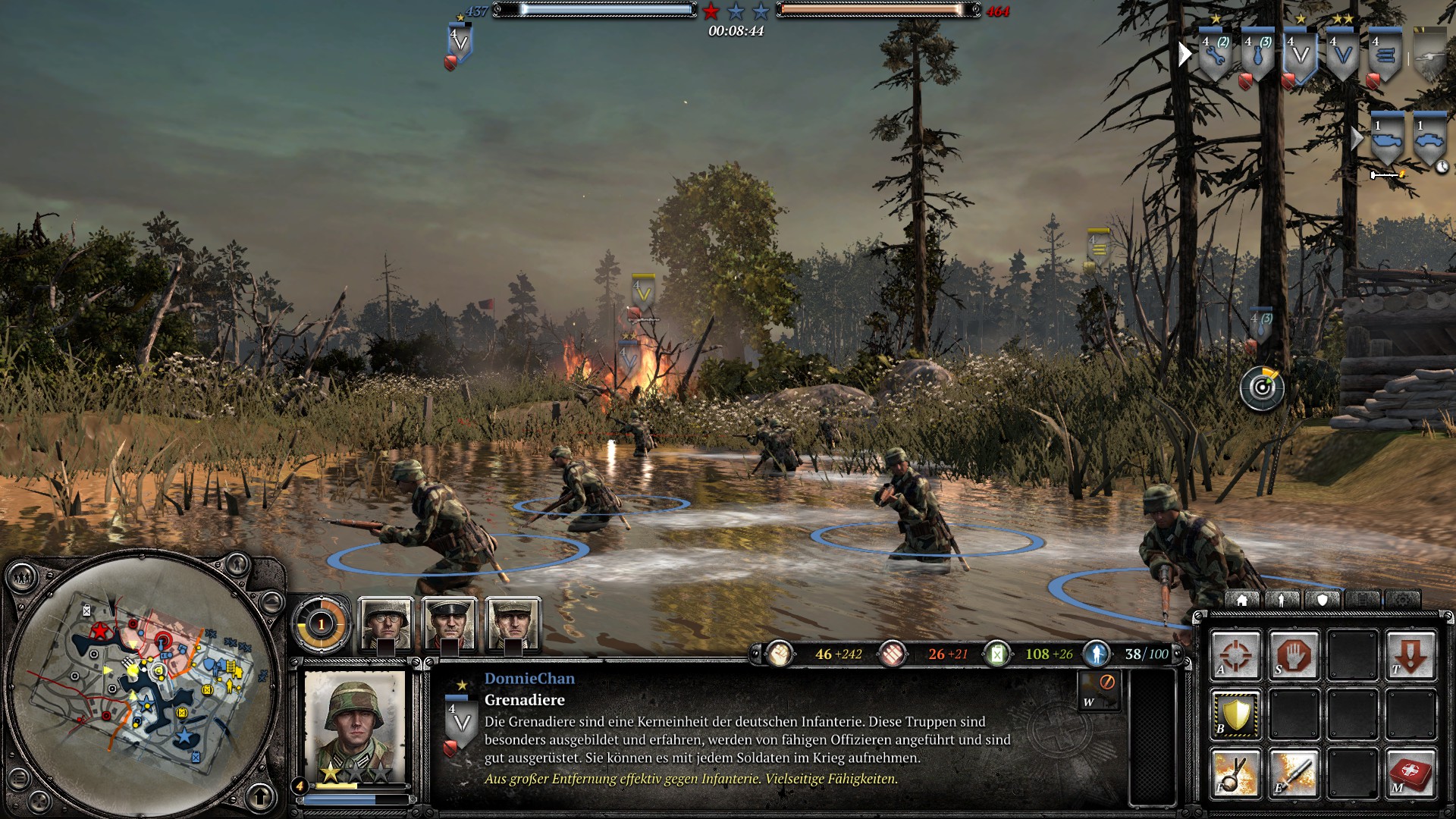The width and height of the screenshot is (1456, 819).
Task: Choose the commander wearing a black peaked cap
Action: pos(450,623)
